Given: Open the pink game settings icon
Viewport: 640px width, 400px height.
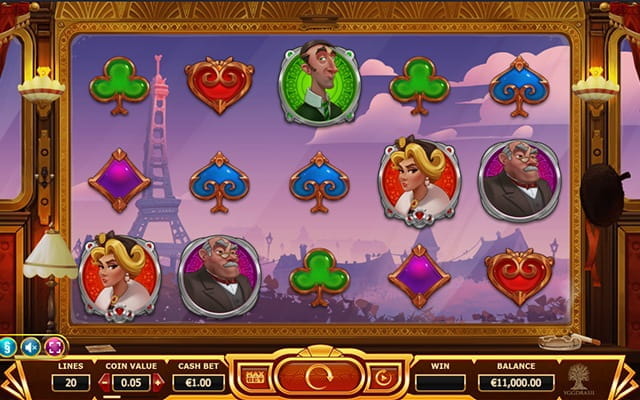Looking at the screenshot, I should coord(55,347).
